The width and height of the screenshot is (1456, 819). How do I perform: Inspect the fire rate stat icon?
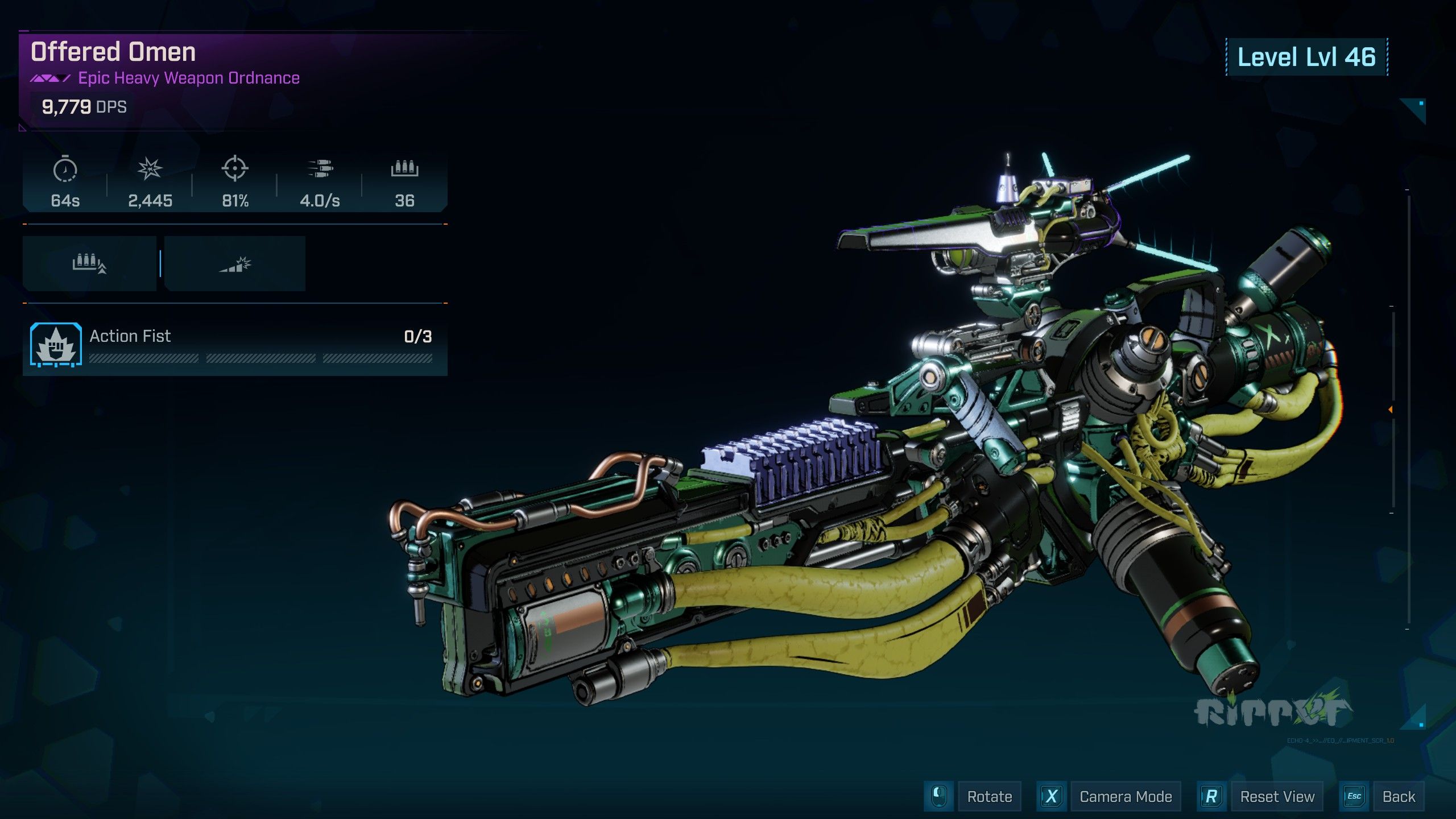click(x=320, y=169)
